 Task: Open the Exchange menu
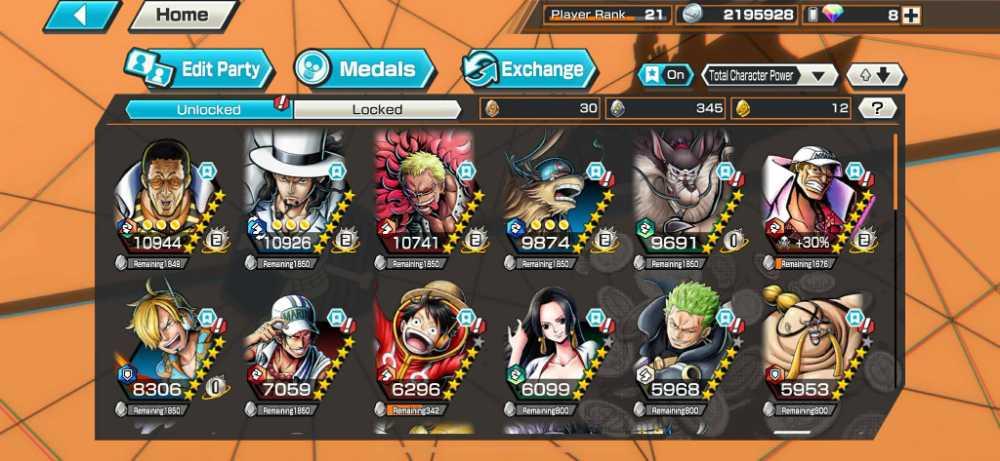[529, 69]
